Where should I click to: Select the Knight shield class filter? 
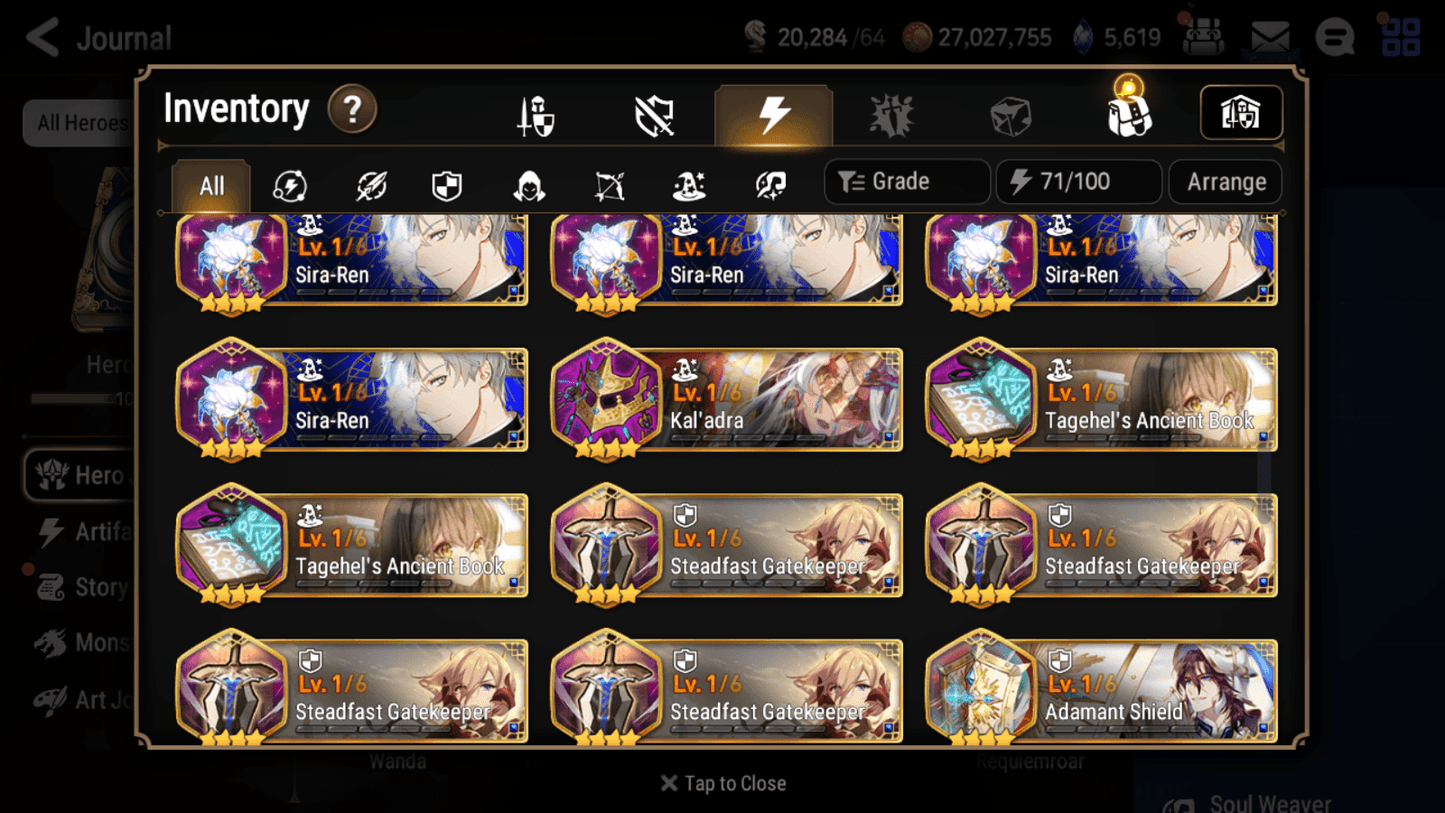(448, 182)
